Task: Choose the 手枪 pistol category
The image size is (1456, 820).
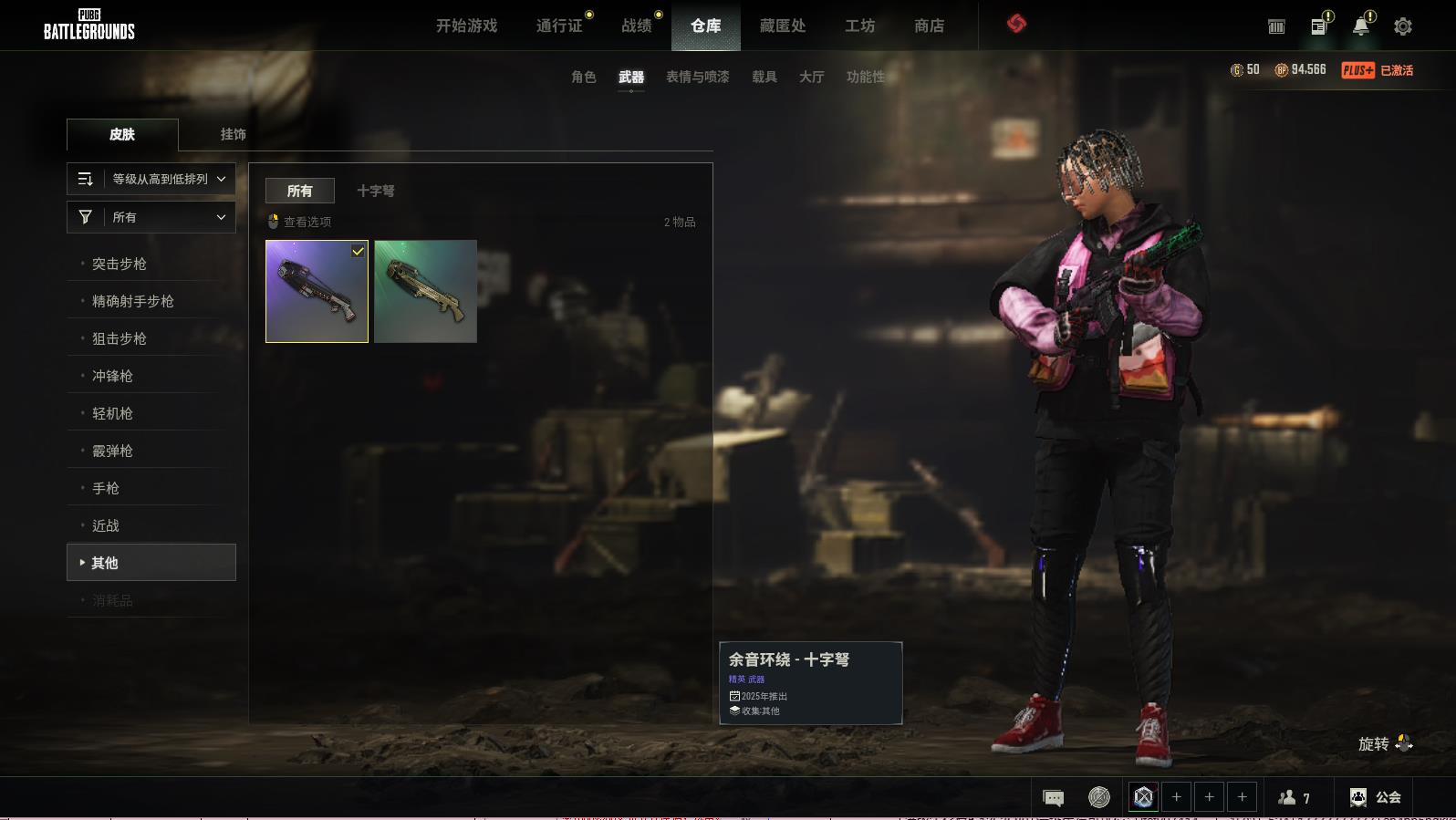Action: pos(106,488)
